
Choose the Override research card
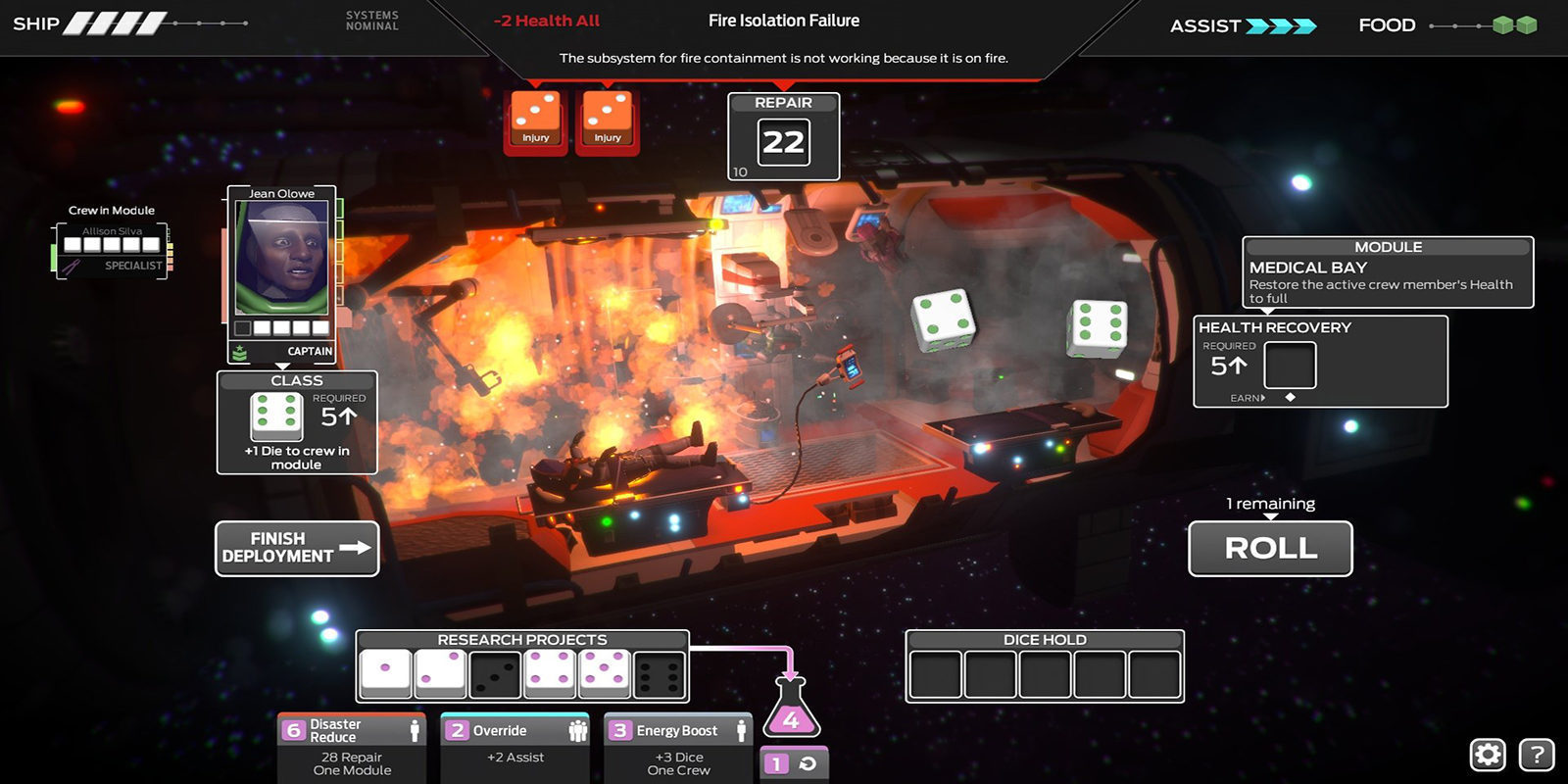point(515,747)
